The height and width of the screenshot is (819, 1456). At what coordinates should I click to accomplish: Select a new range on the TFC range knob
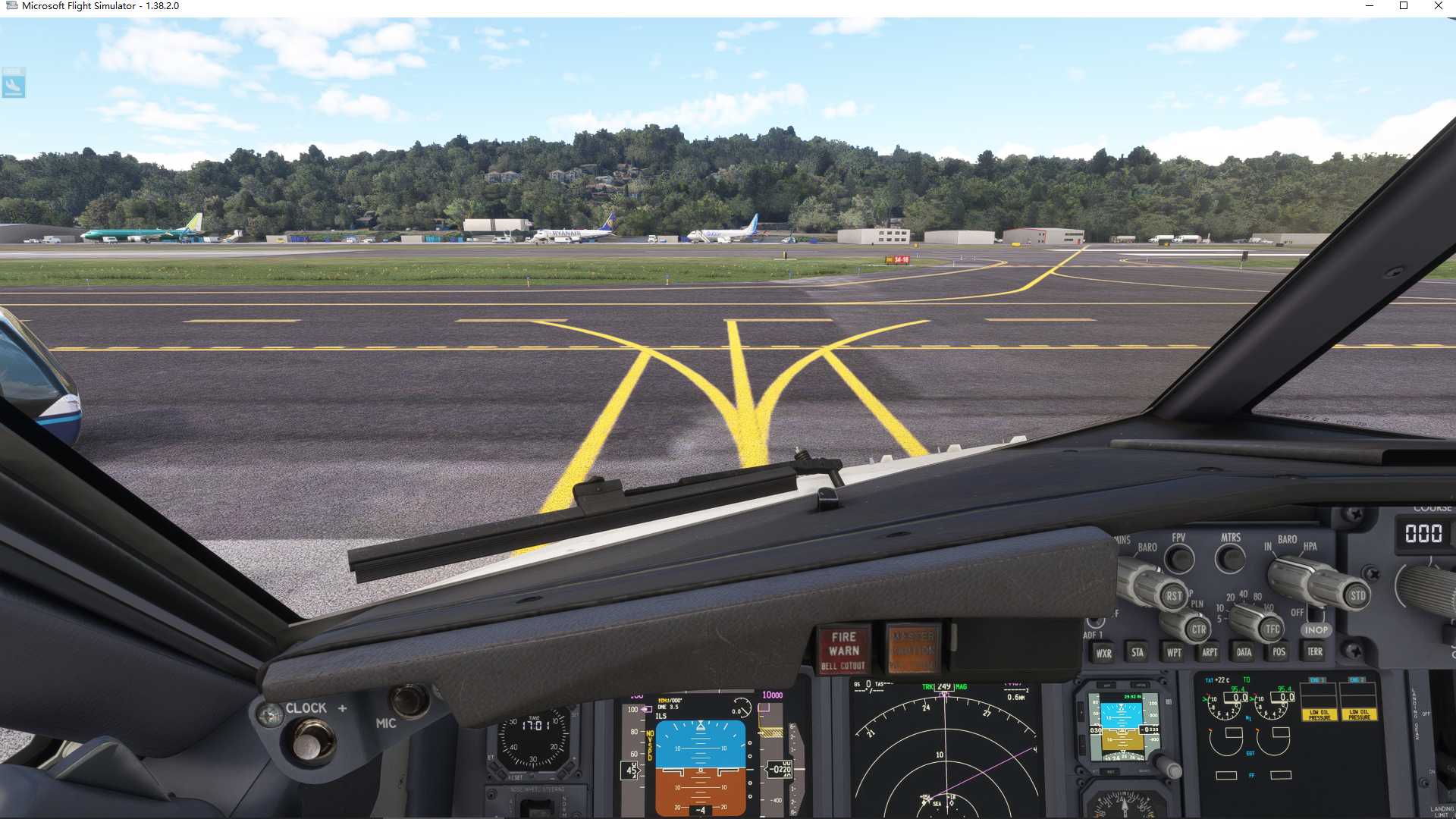[1272, 629]
